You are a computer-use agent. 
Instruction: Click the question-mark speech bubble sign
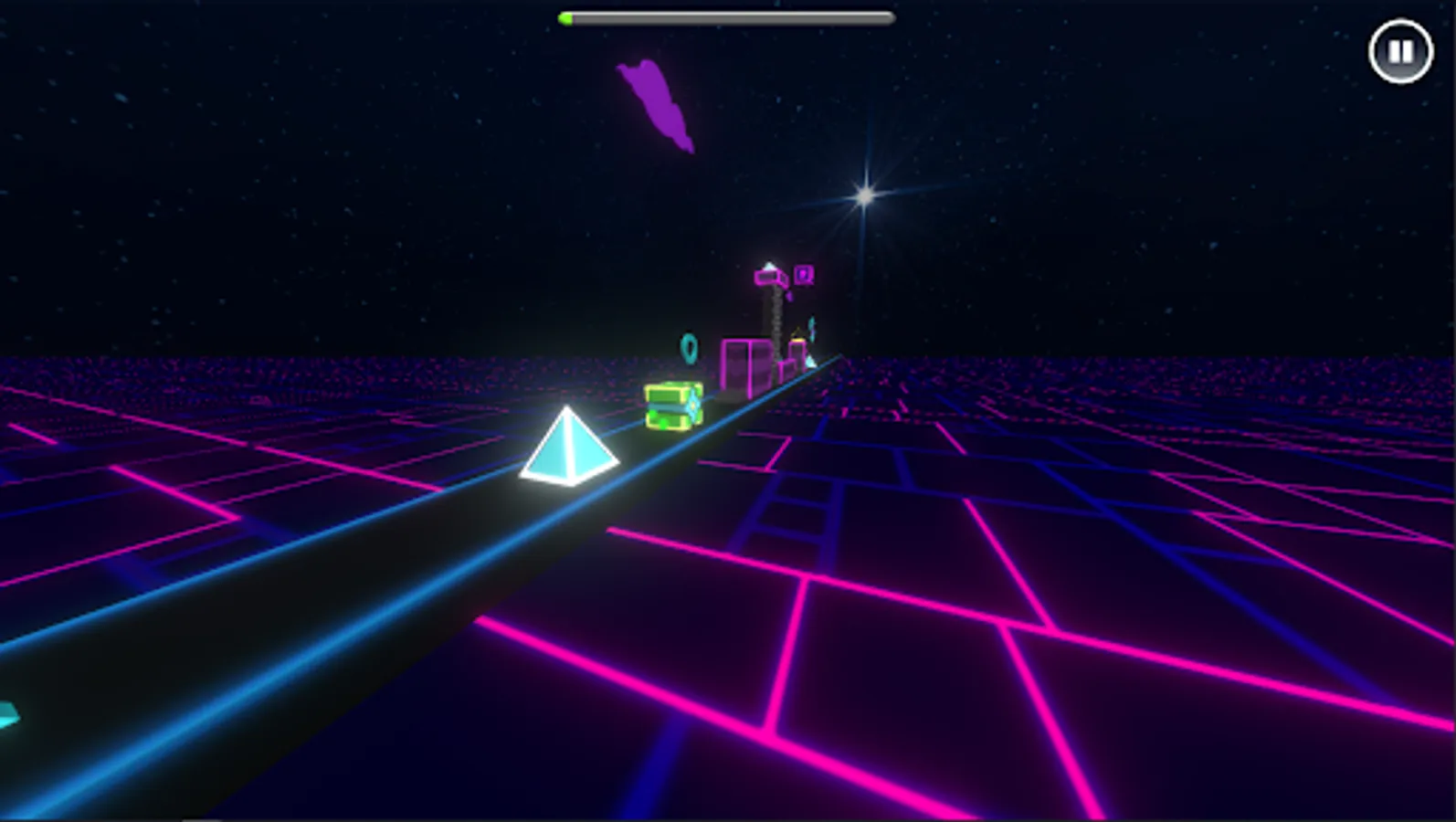[x=803, y=274]
